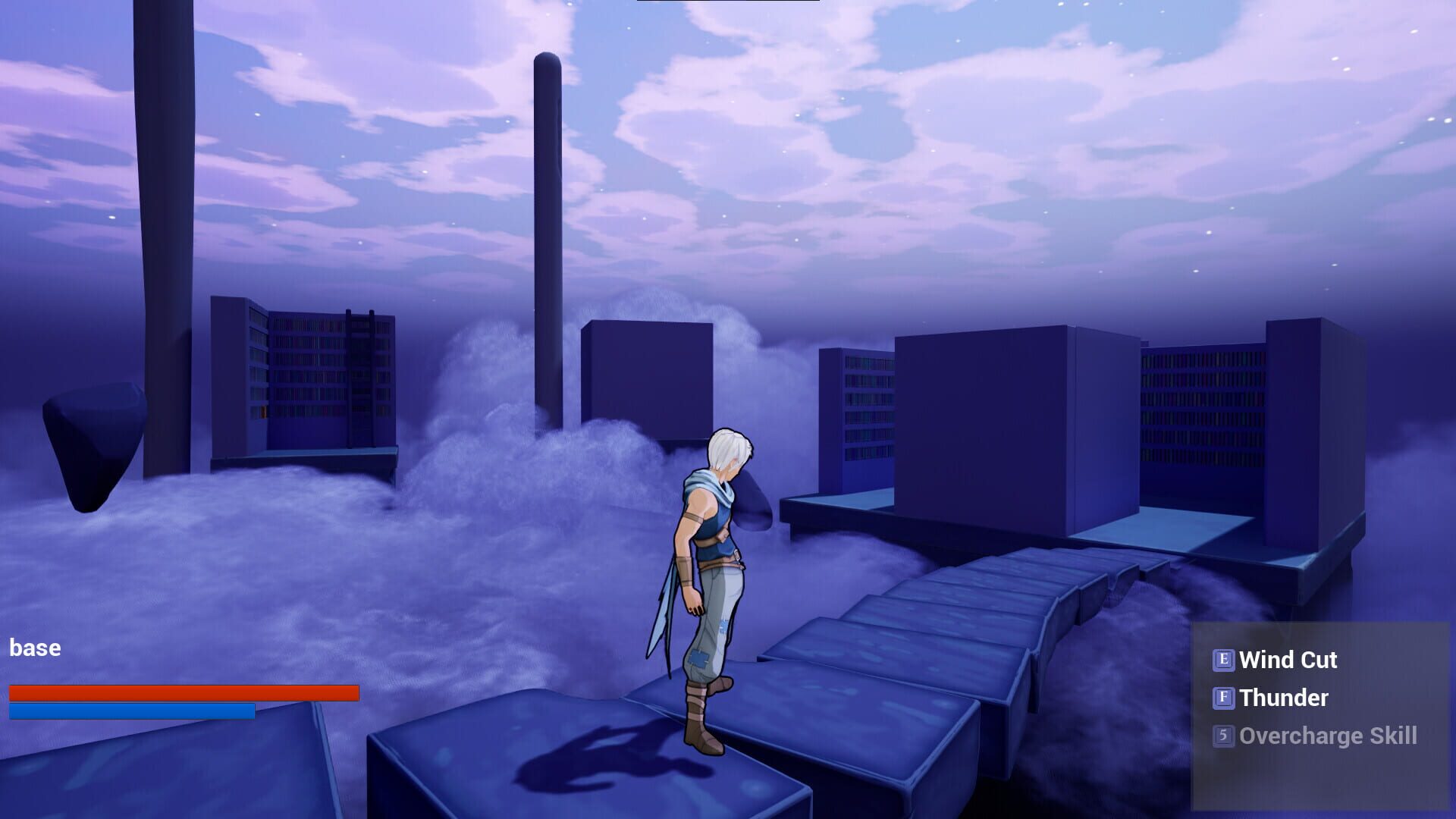1456x819 pixels.
Task: Select the Wind Cut skill entry
Action: click(x=1288, y=661)
